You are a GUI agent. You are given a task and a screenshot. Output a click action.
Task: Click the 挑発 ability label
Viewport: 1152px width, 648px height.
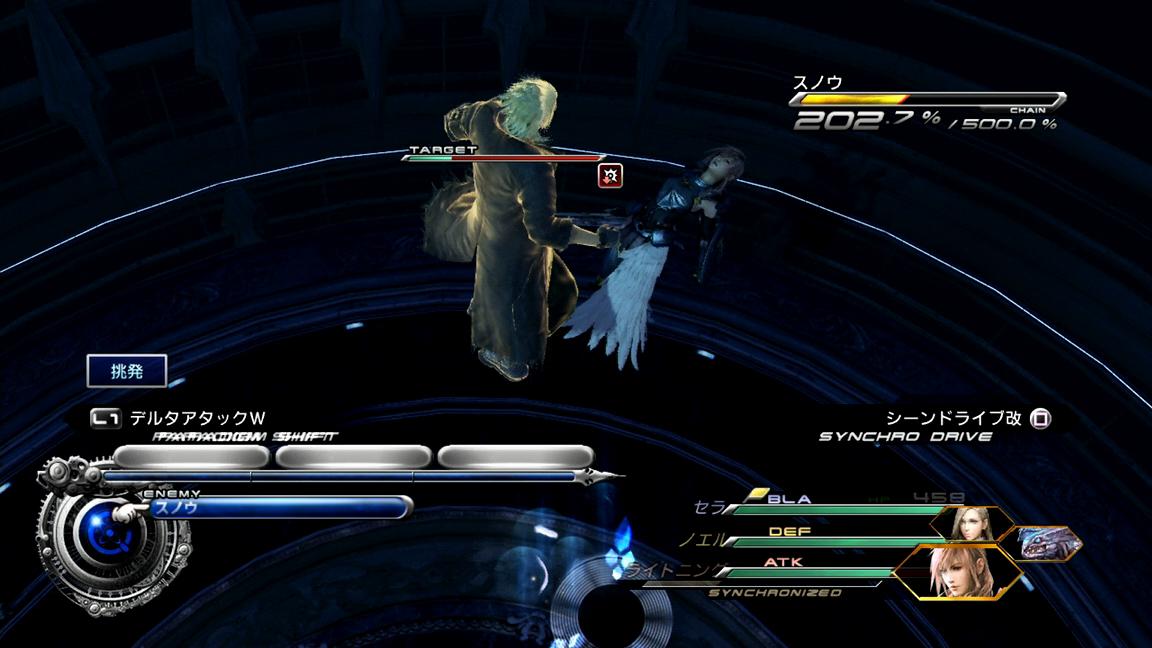(126, 371)
